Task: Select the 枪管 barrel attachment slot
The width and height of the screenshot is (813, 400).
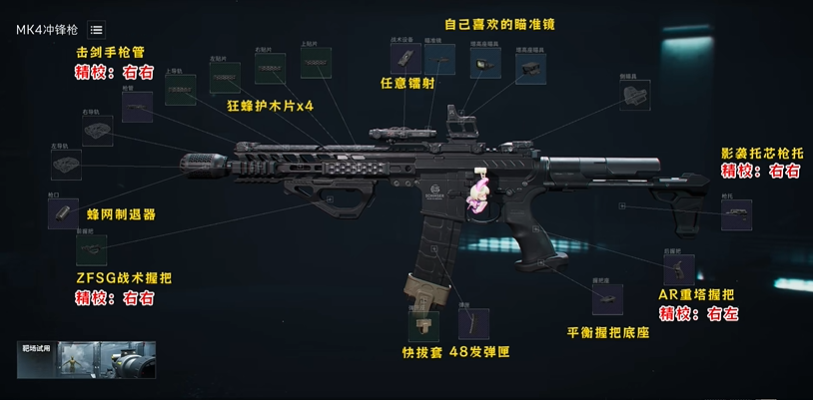Action: tap(137, 107)
